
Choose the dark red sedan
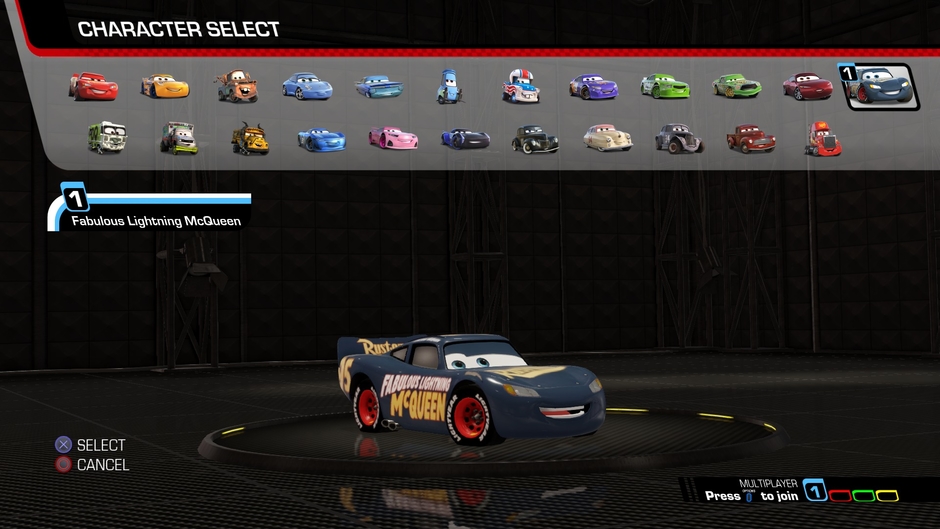(x=808, y=87)
